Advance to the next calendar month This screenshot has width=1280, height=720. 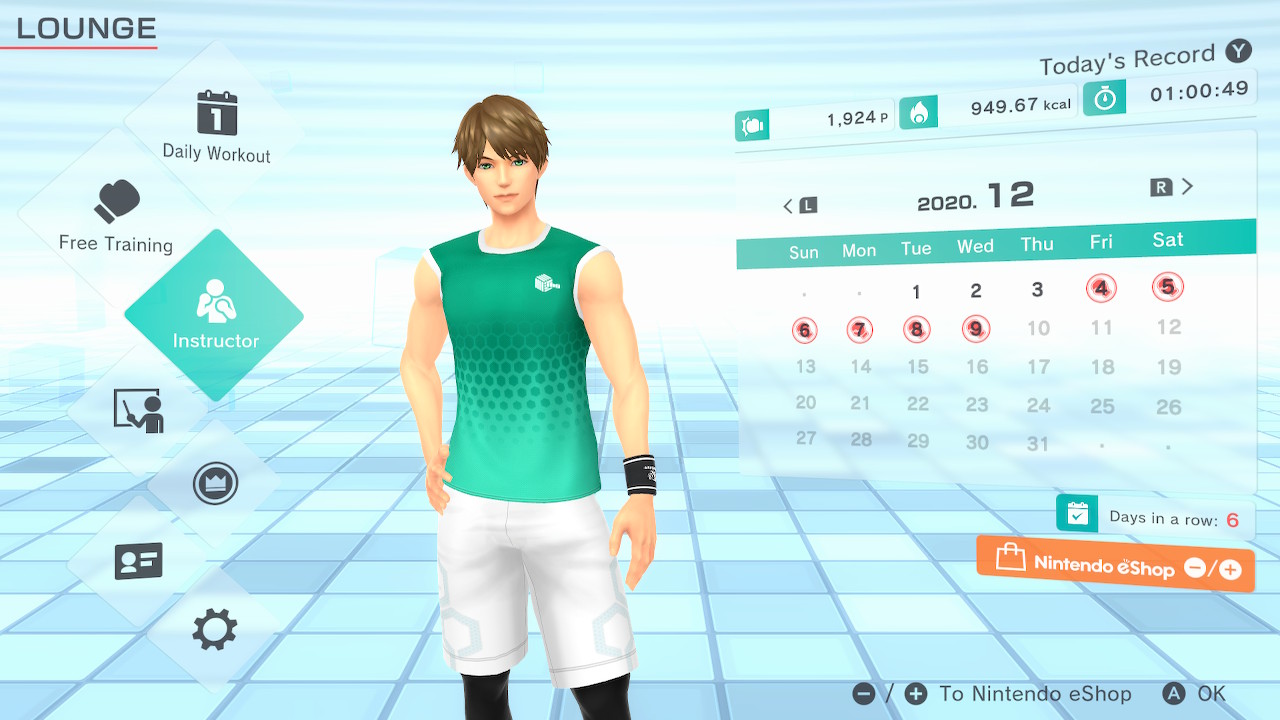(x=1172, y=187)
